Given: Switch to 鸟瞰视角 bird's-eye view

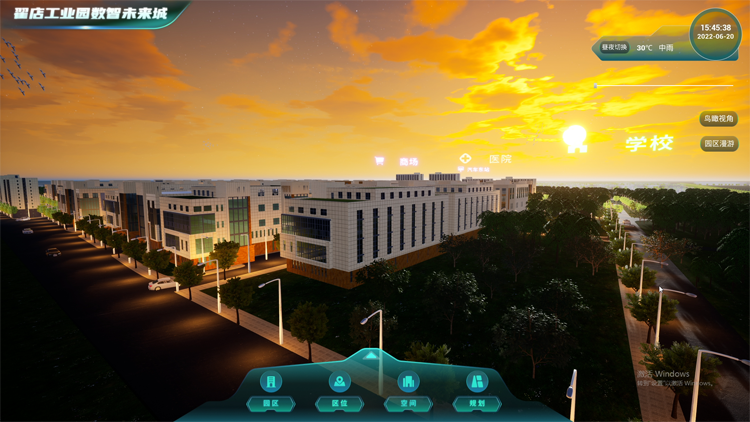Looking at the screenshot, I should [x=719, y=119].
